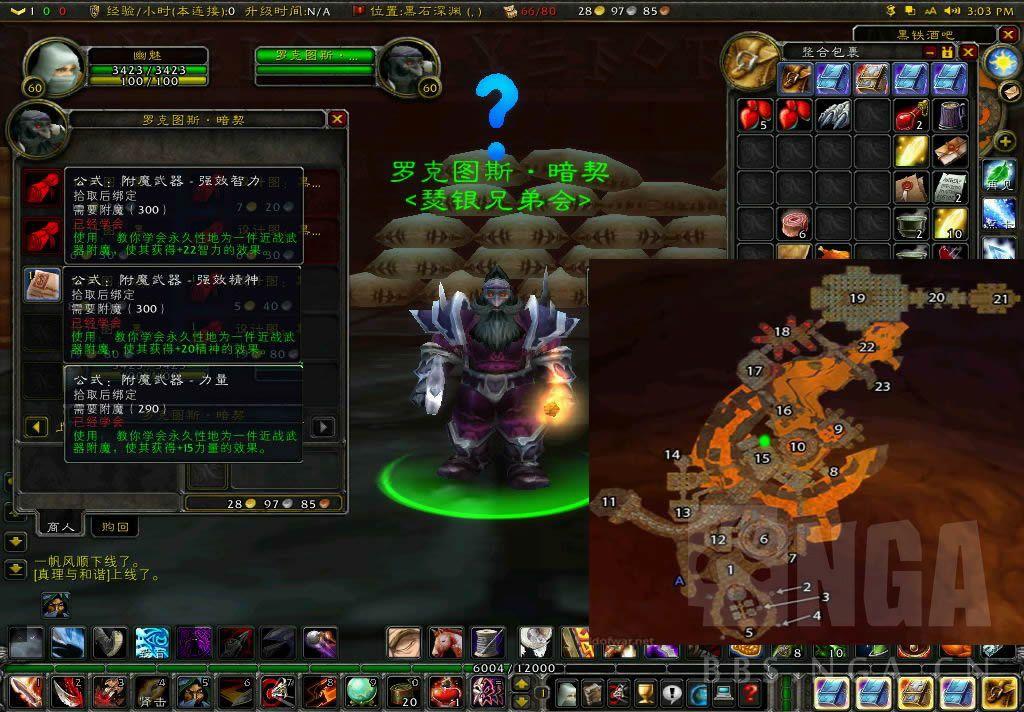This screenshot has width=1024, height=712.
Task: Switch to the 购回 buyback tab
Action: [115, 526]
